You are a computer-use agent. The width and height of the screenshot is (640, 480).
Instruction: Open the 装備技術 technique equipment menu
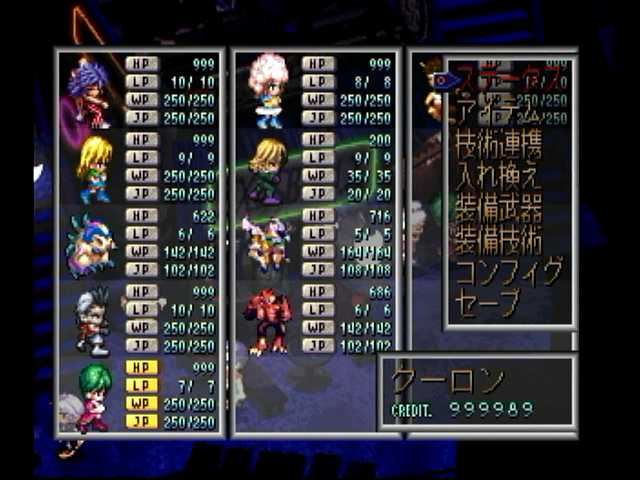[500, 240]
